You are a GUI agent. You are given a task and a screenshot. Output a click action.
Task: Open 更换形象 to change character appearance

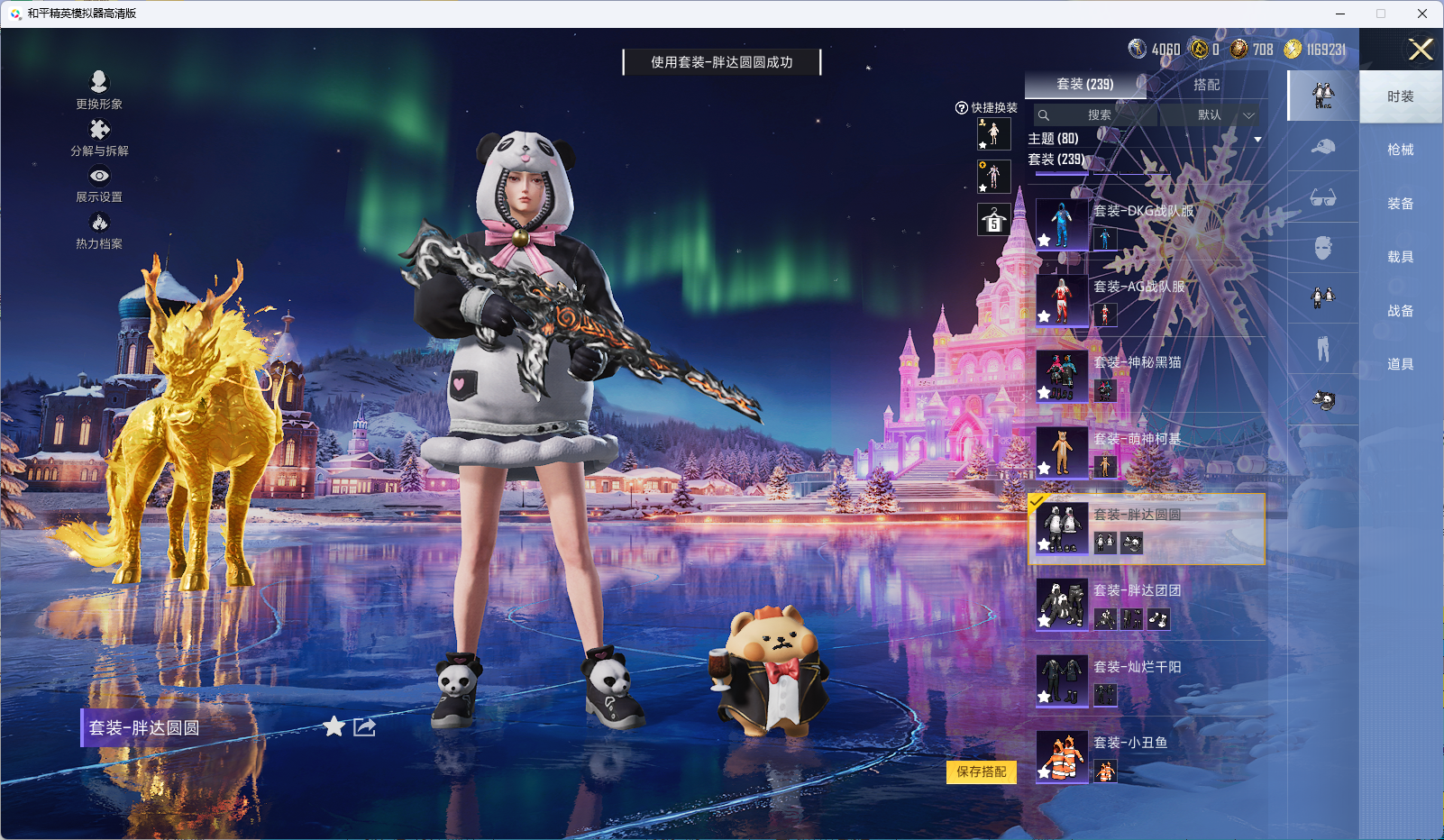[99, 90]
